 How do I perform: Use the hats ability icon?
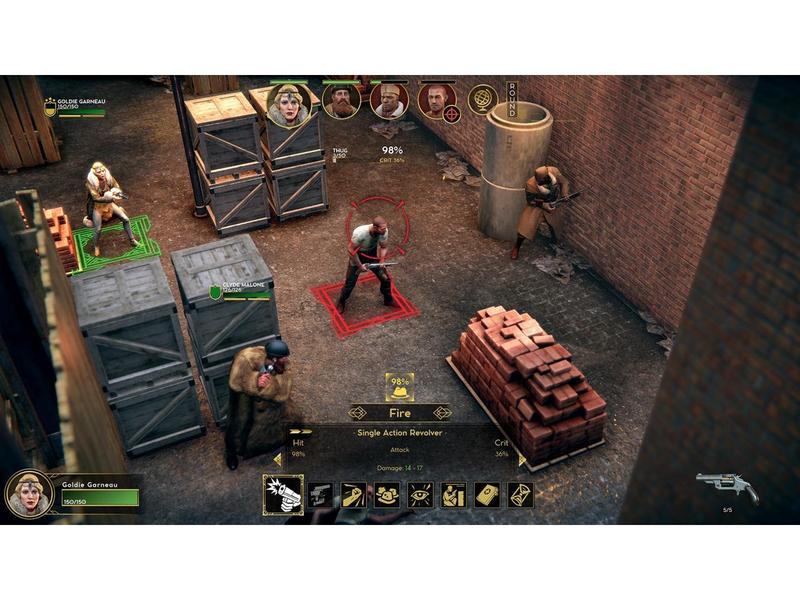(387, 494)
